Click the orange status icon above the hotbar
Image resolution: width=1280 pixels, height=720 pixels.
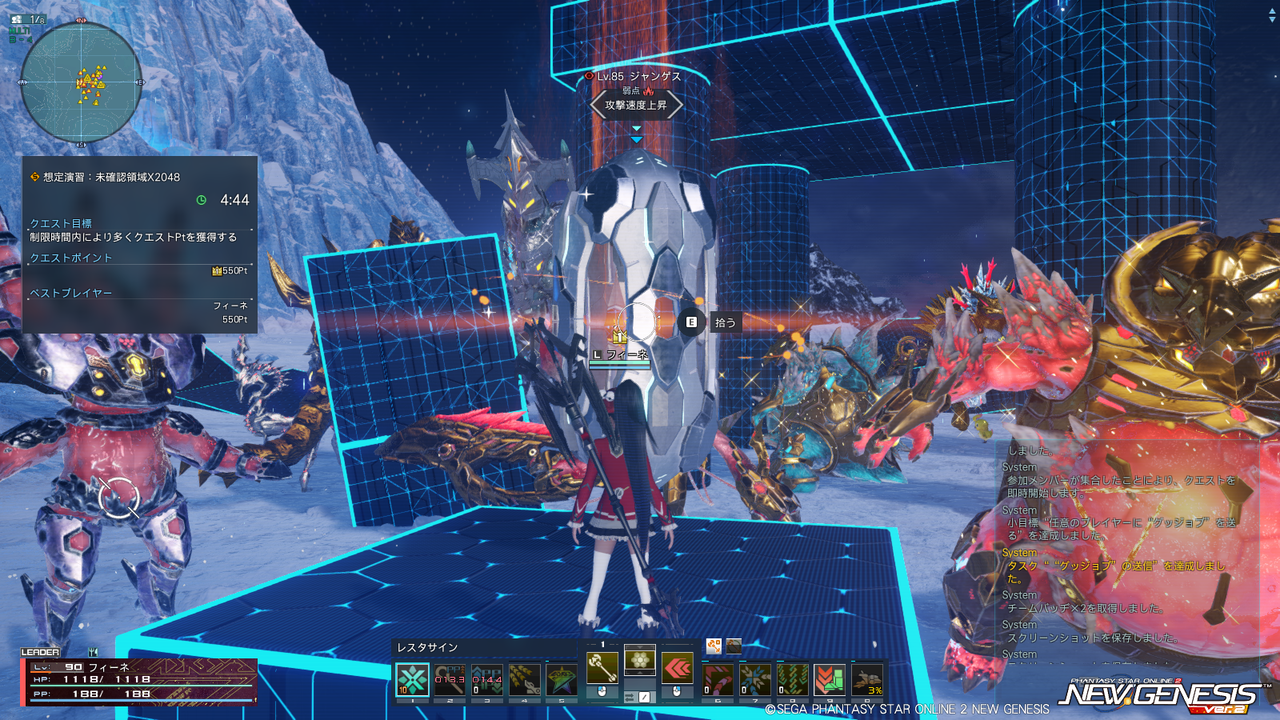click(713, 646)
